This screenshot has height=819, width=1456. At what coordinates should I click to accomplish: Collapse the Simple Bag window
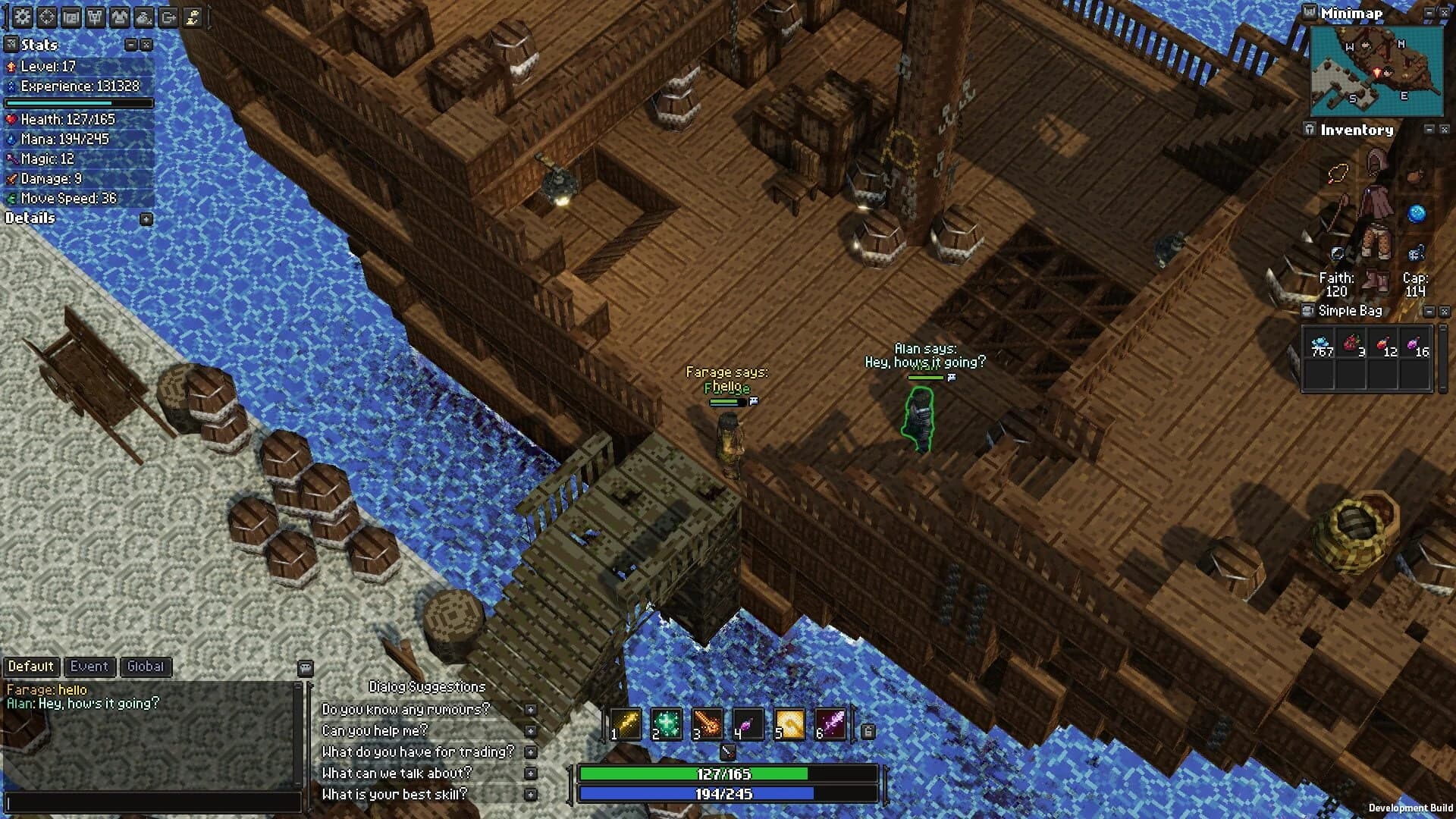[x=1429, y=312]
